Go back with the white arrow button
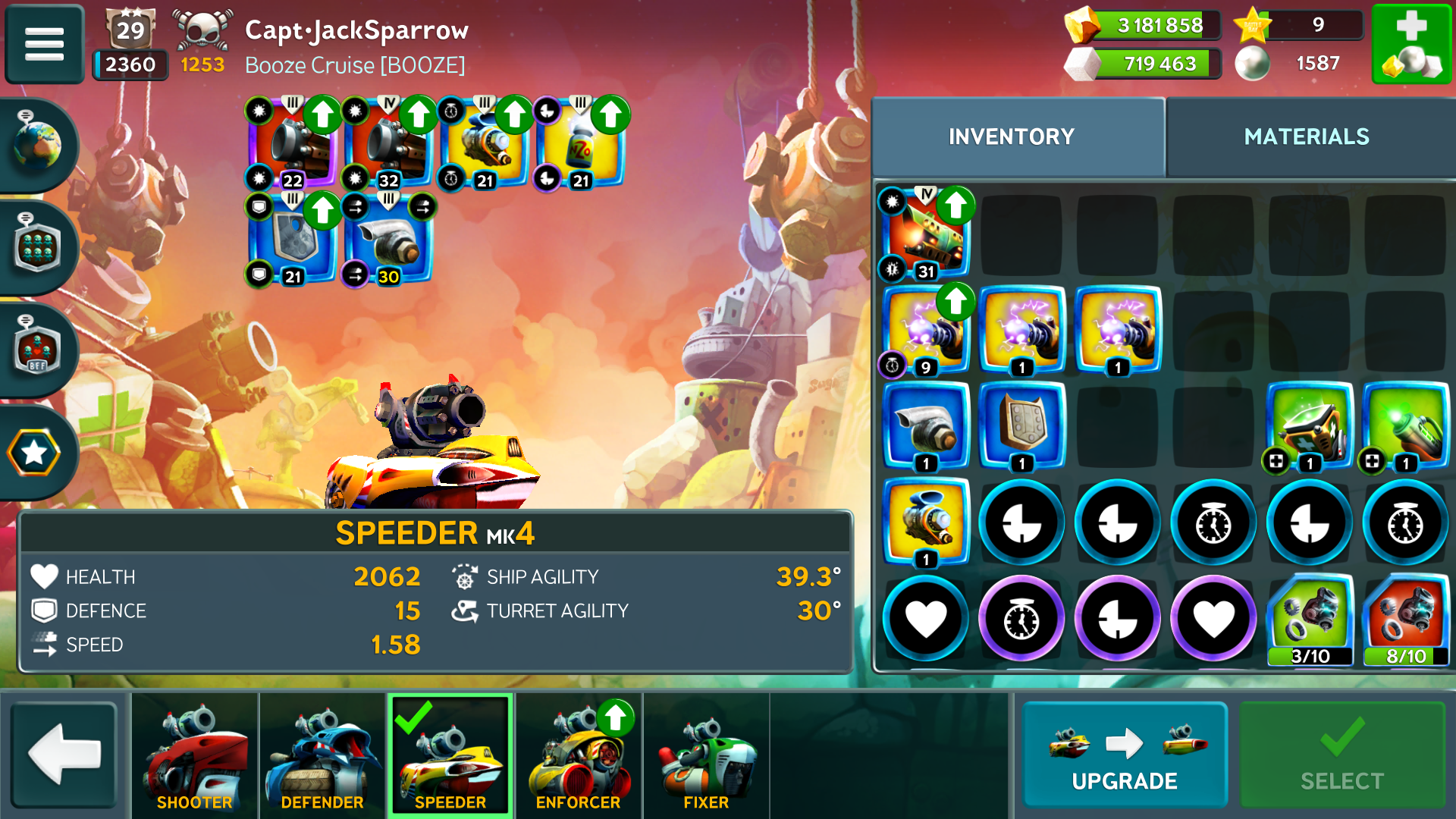The width and height of the screenshot is (1456, 819). (x=64, y=755)
